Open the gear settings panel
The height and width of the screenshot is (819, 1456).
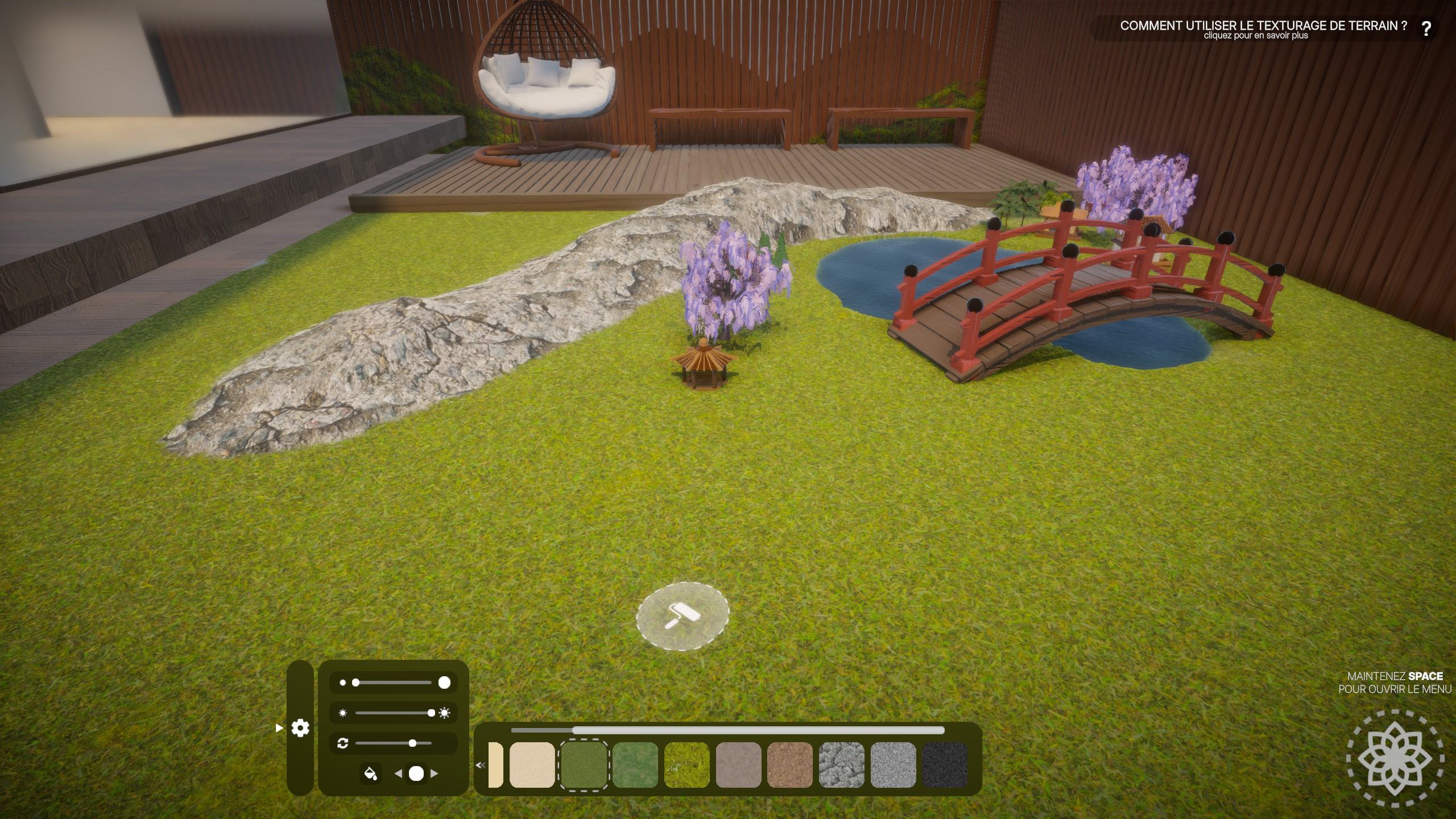[300, 728]
